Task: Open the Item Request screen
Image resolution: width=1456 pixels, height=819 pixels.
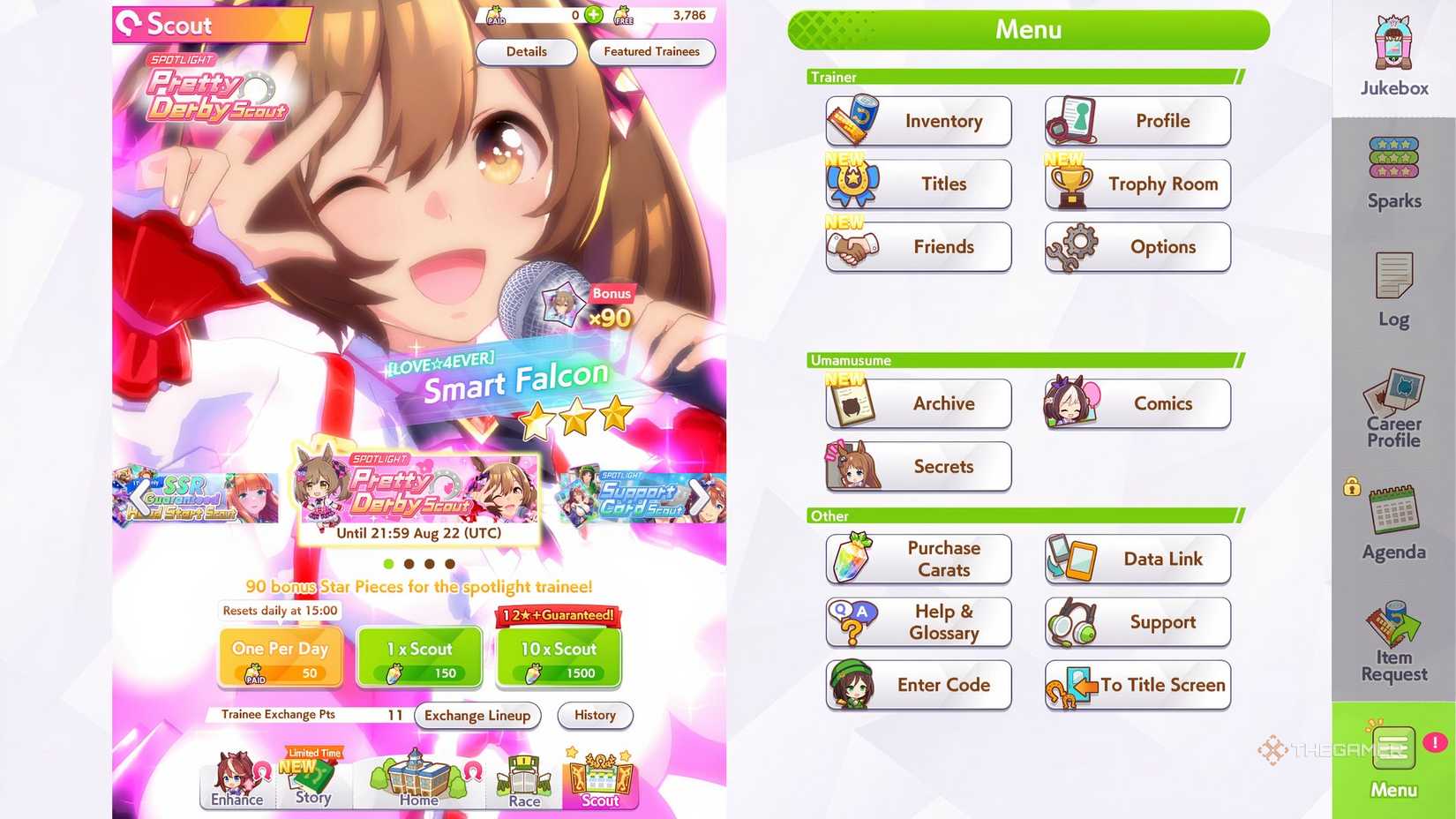Action: tap(1392, 641)
